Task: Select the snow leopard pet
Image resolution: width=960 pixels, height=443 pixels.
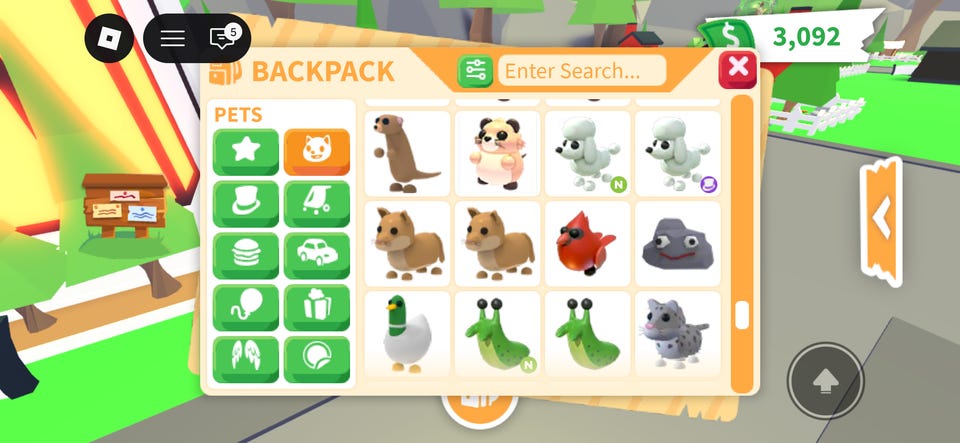Action: tap(677, 333)
